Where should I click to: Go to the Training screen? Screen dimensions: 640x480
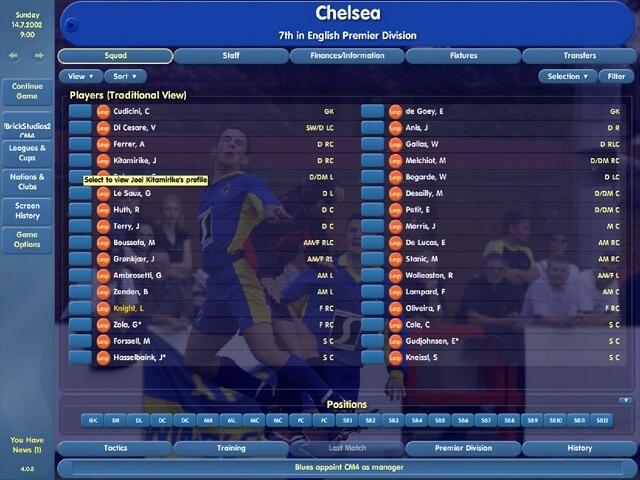click(x=231, y=448)
